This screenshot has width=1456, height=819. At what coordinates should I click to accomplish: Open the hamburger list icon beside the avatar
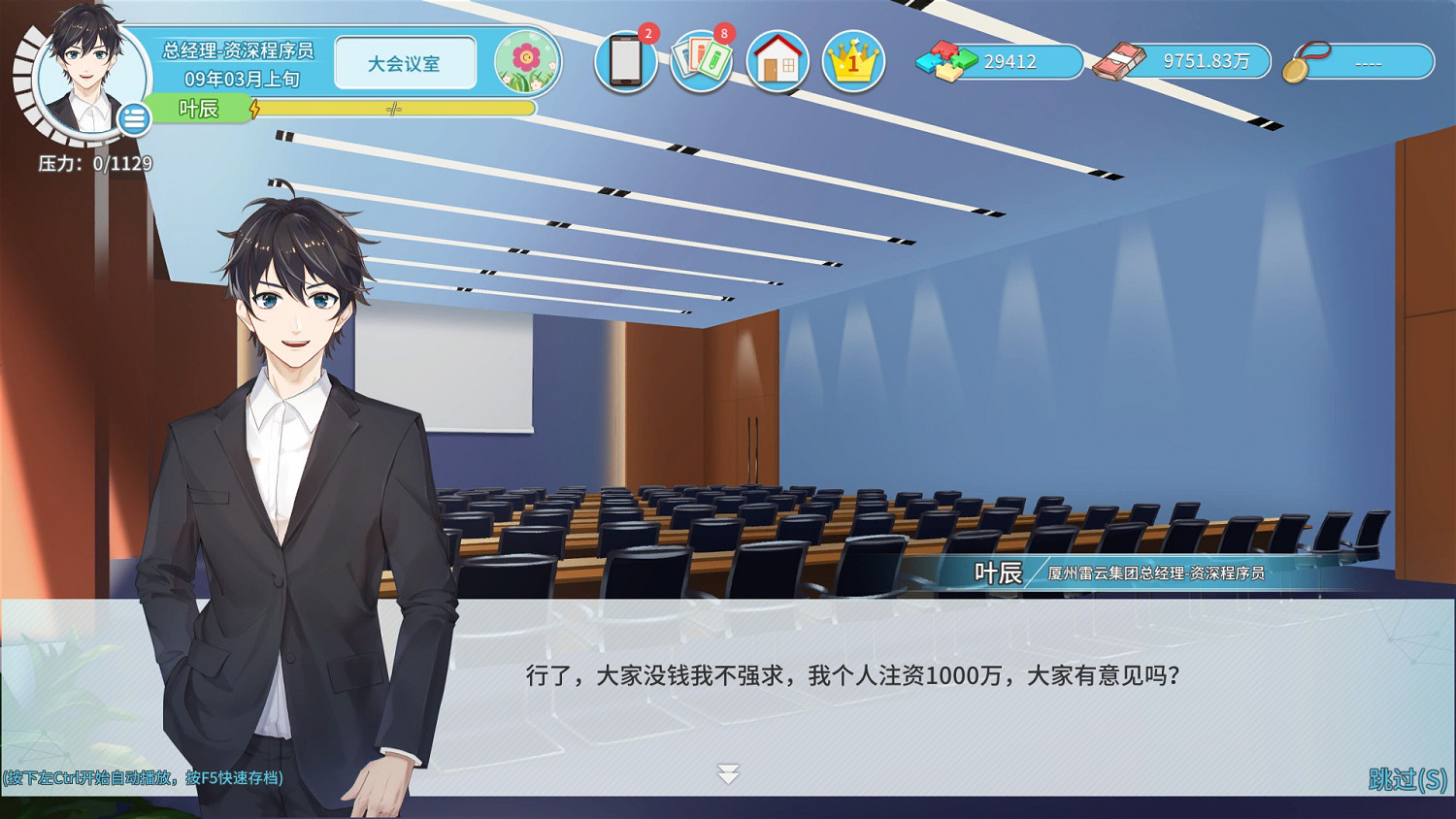pyautogui.click(x=132, y=118)
